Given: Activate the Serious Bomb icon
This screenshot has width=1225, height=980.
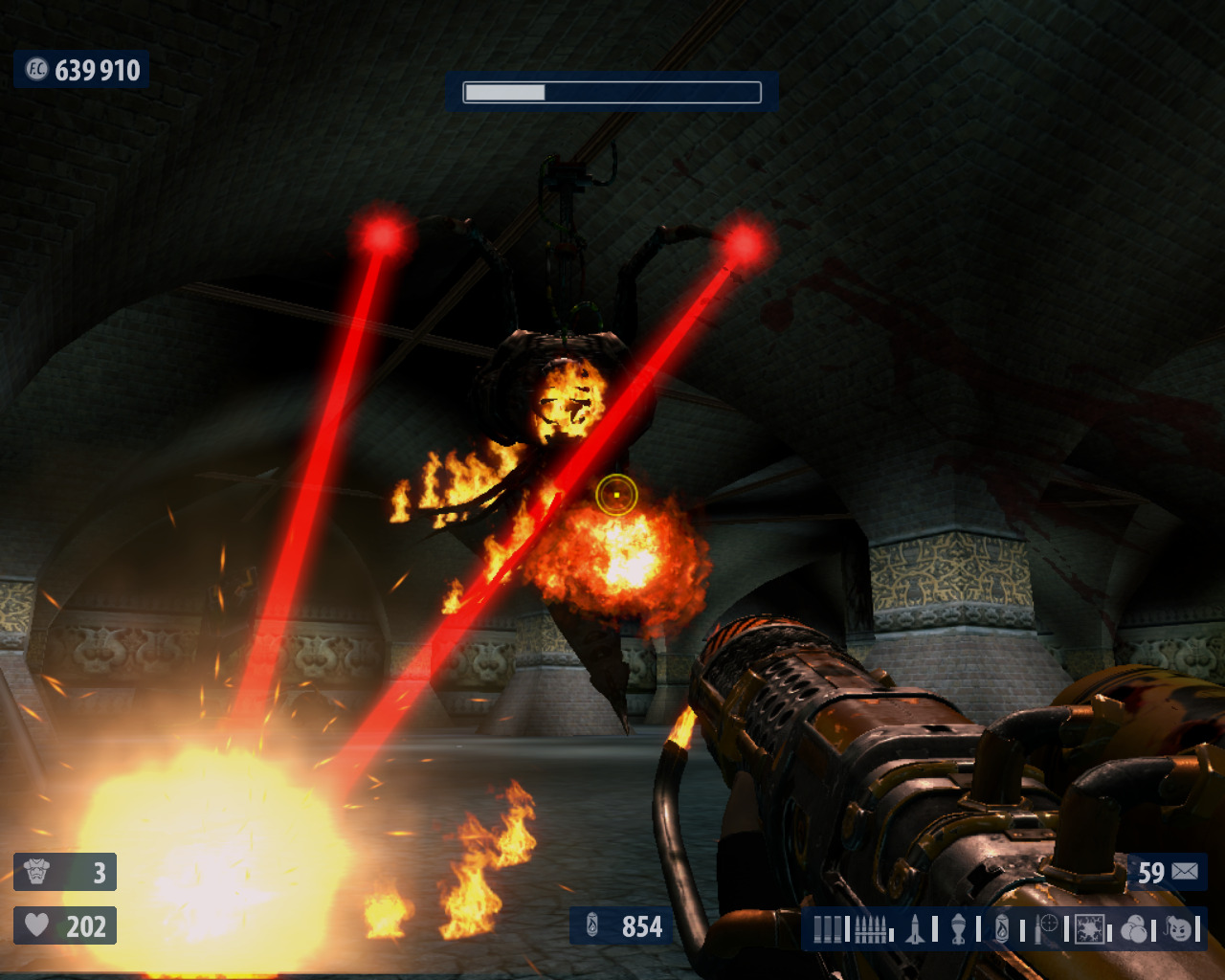Looking at the screenshot, I should pyautogui.click(x=1180, y=929).
